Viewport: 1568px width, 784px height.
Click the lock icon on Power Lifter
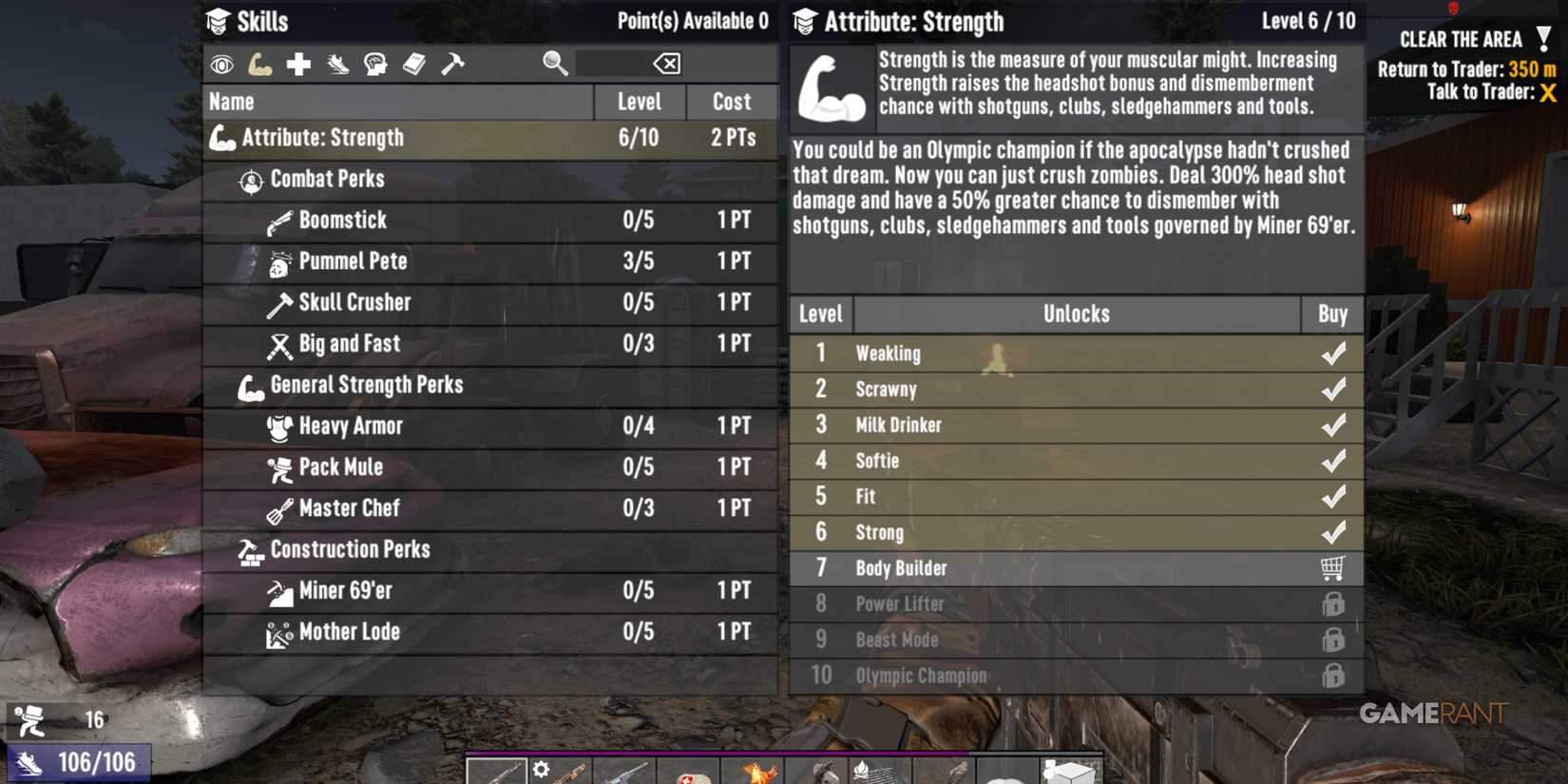[x=1333, y=603]
